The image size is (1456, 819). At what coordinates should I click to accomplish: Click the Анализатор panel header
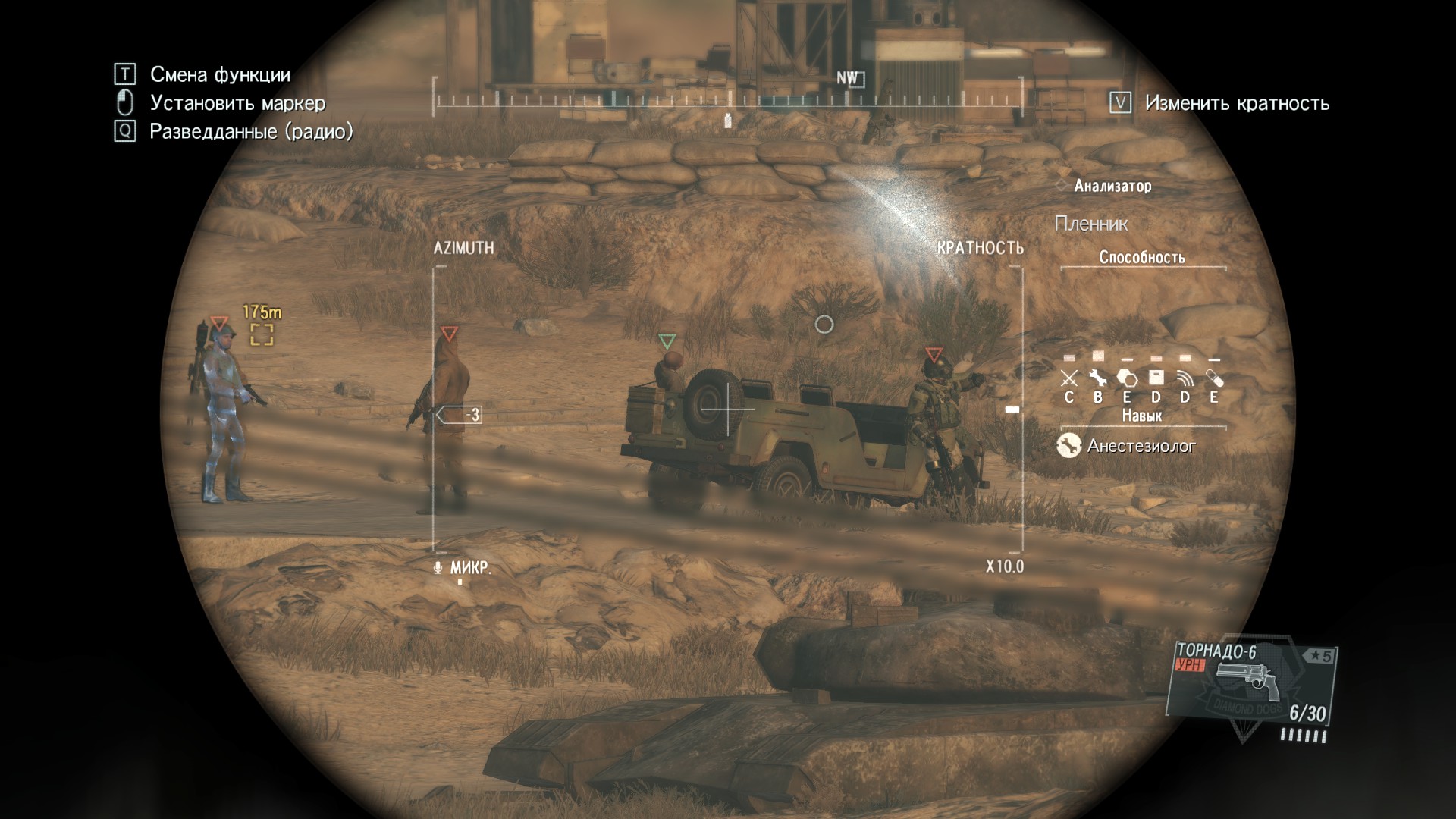point(1112,186)
